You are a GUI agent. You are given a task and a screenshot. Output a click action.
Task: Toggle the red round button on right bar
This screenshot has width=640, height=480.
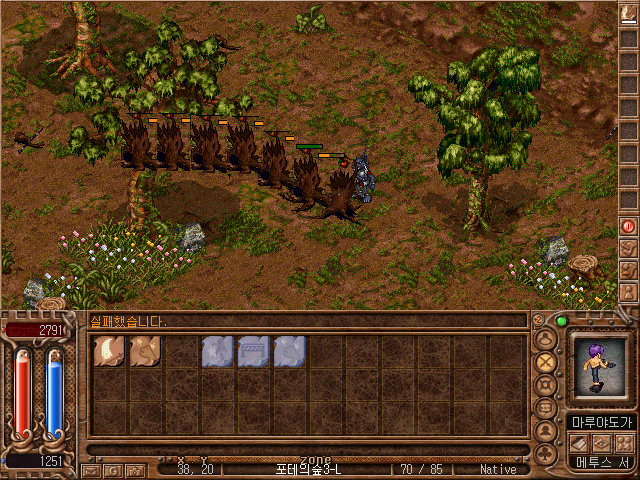[629, 226]
